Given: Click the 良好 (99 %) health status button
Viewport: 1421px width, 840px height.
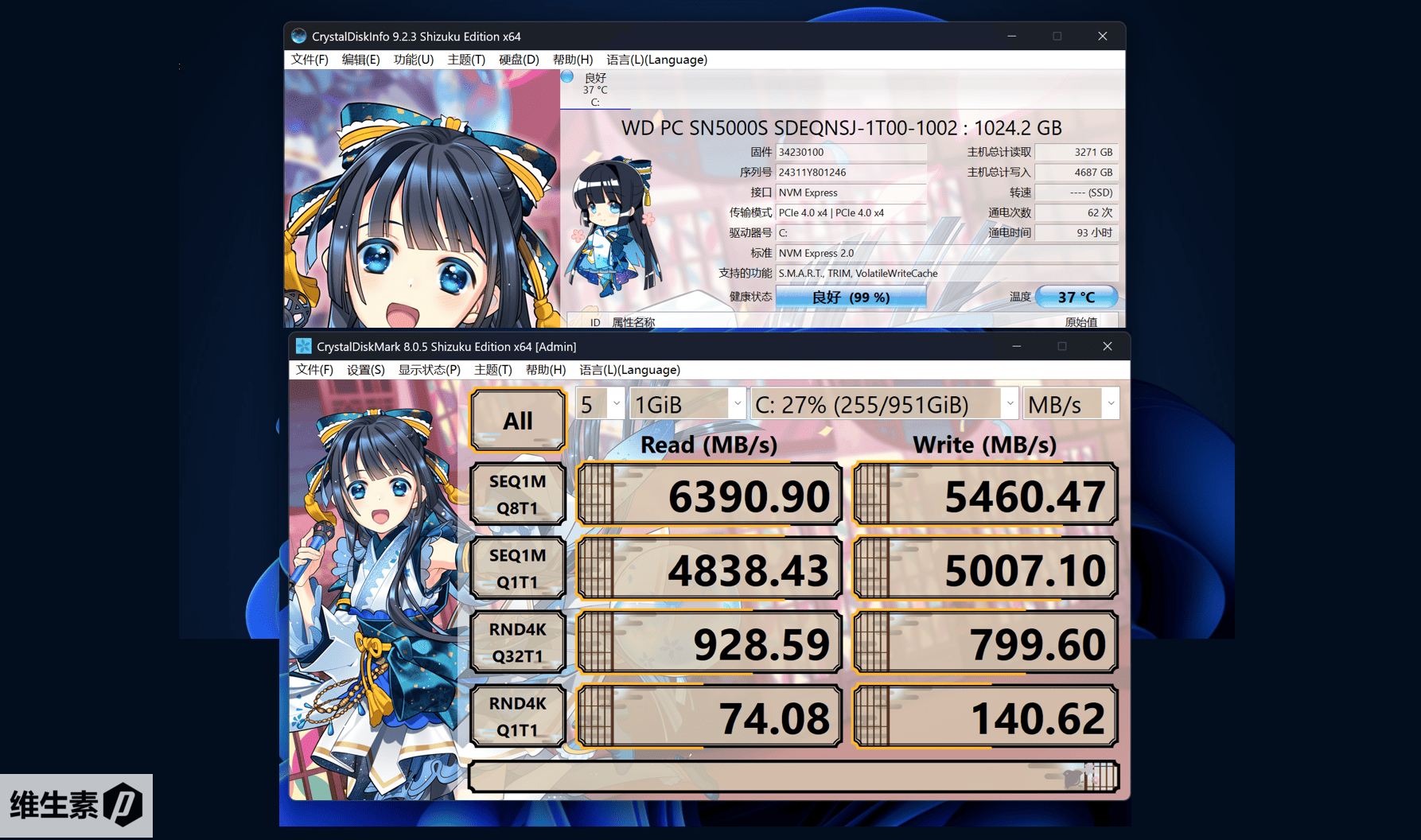Looking at the screenshot, I should click(851, 297).
